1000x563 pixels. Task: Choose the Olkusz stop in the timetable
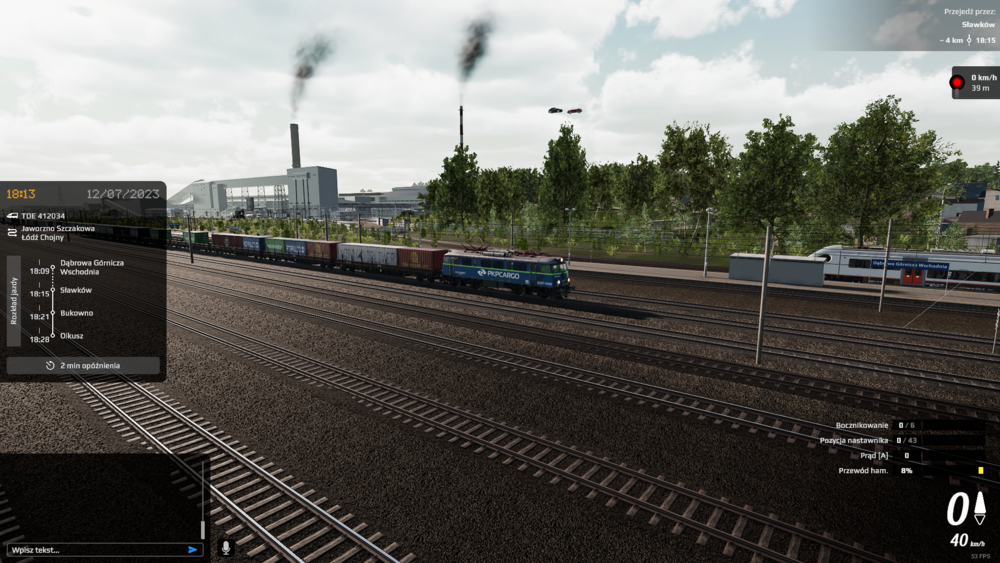pyautogui.click(x=72, y=336)
